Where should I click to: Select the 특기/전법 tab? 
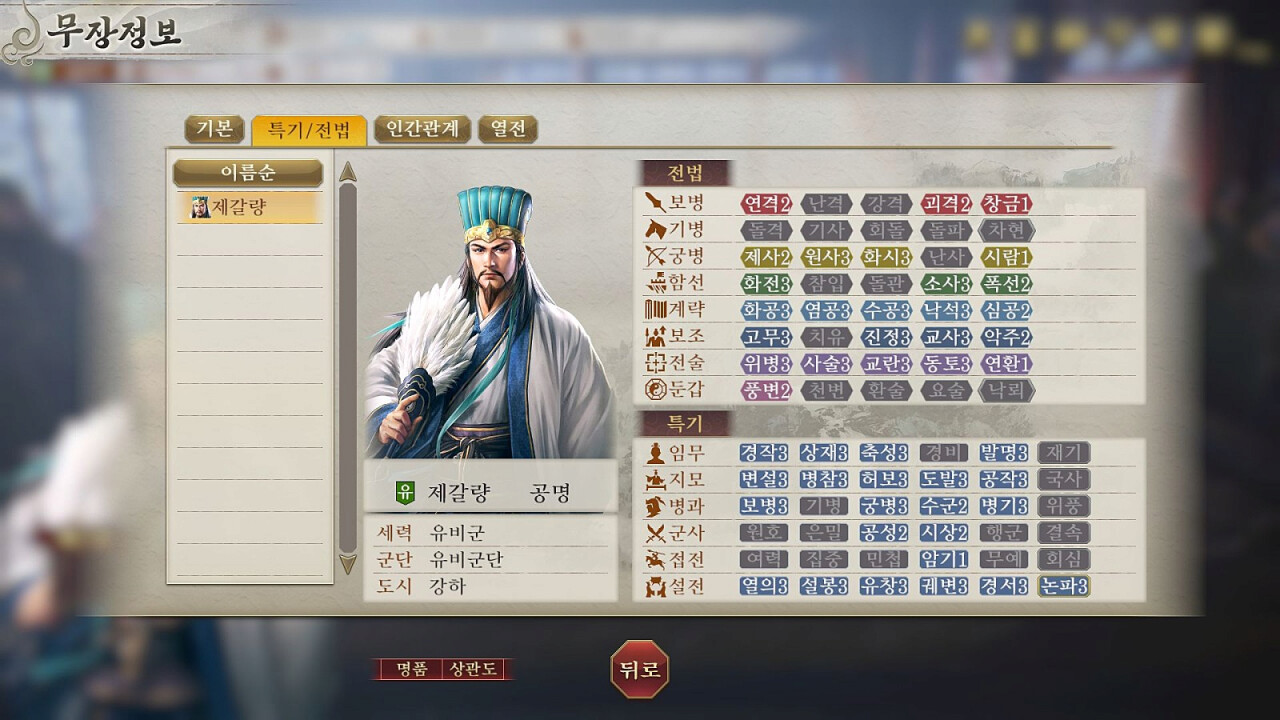[x=309, y=129]
